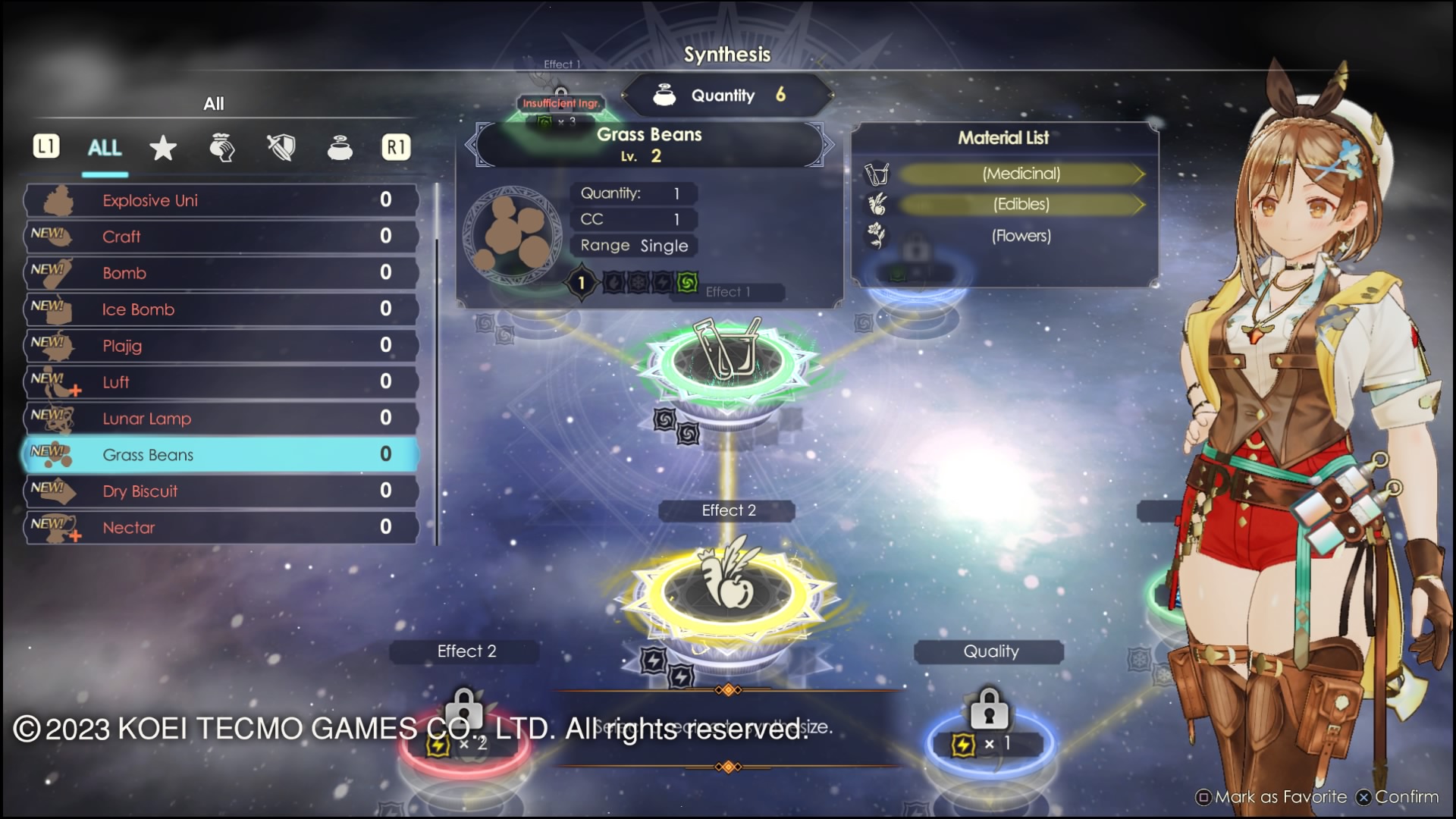
Task: Choose the Craft recipe entry
Action: click(221, 237)
